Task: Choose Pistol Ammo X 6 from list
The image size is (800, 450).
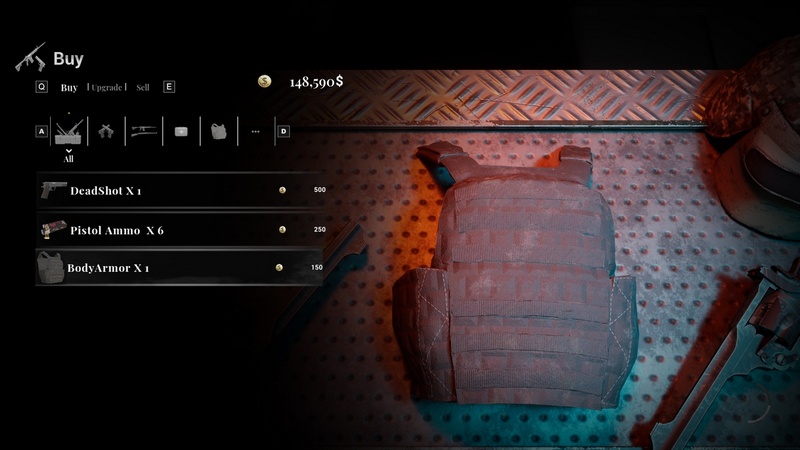Action: [x=180, y=229]
